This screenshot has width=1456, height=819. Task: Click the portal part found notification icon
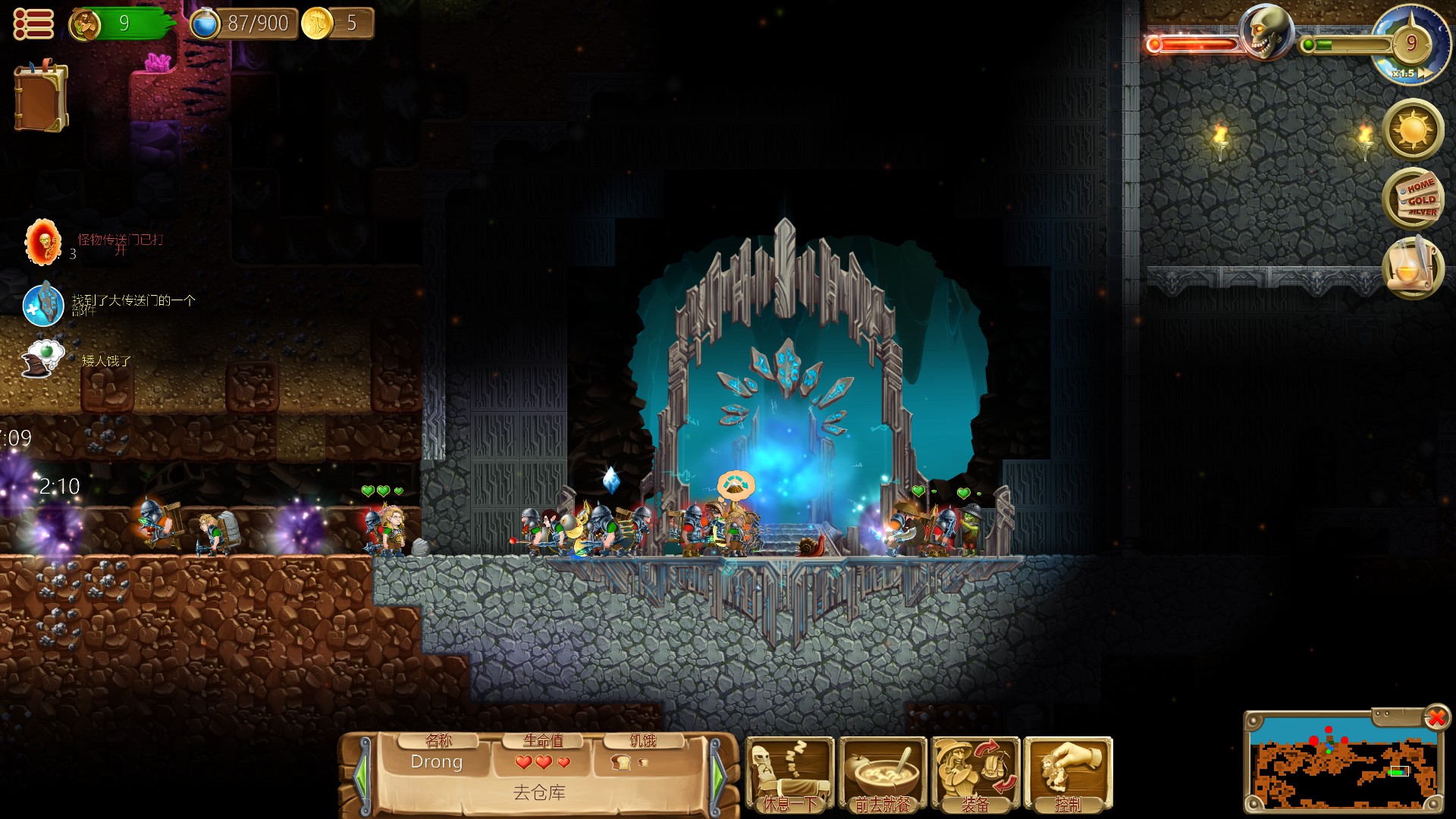click(x=43, y=304)
